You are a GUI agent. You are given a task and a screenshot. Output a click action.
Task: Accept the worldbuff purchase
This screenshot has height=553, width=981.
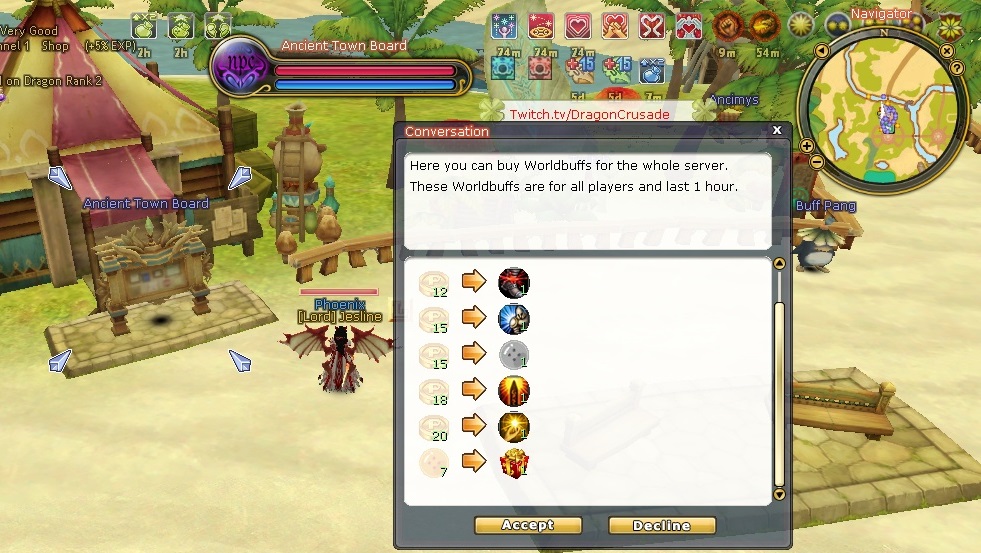tap(527, 525)
